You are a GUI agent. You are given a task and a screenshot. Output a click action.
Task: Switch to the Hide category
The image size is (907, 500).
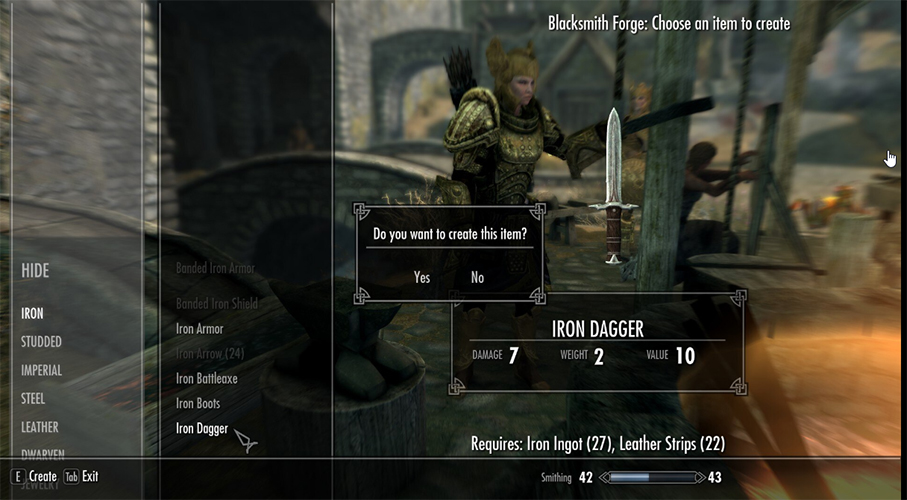pos(35,271)
